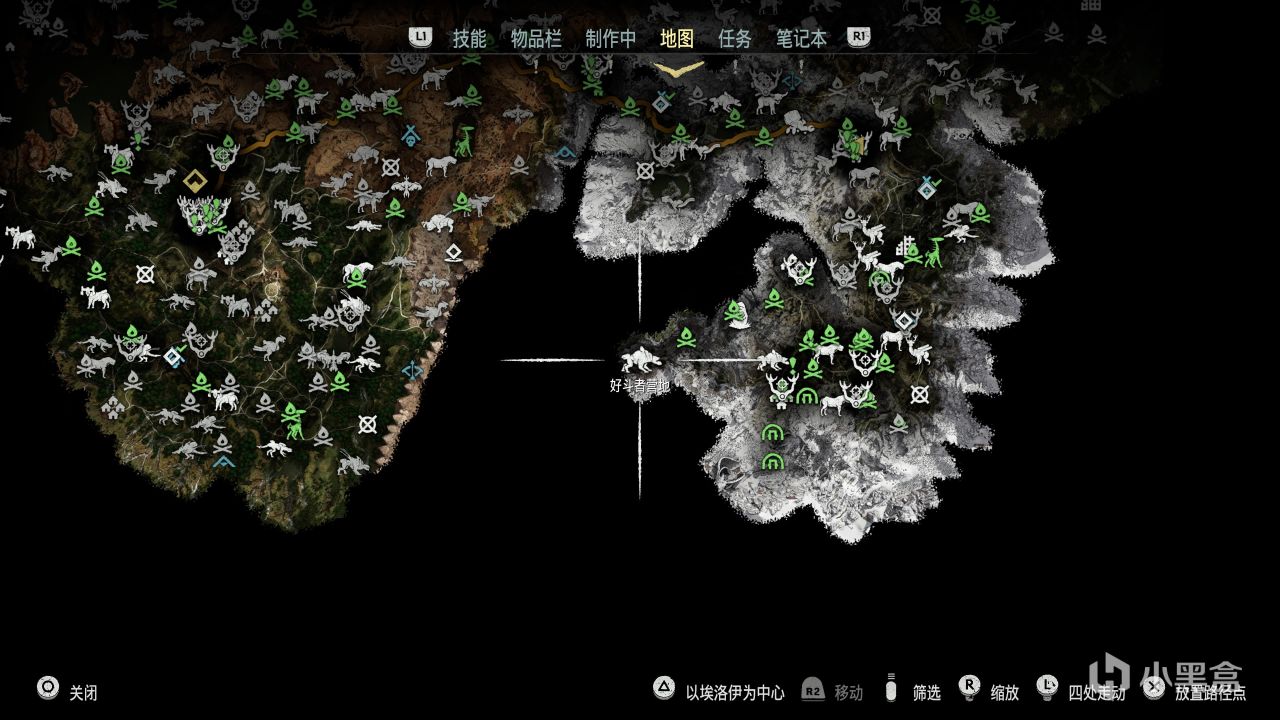1280x720 pixels.
Task: Select the 好斗者营地 machine site marker
Action: click(x=640, y=360)
